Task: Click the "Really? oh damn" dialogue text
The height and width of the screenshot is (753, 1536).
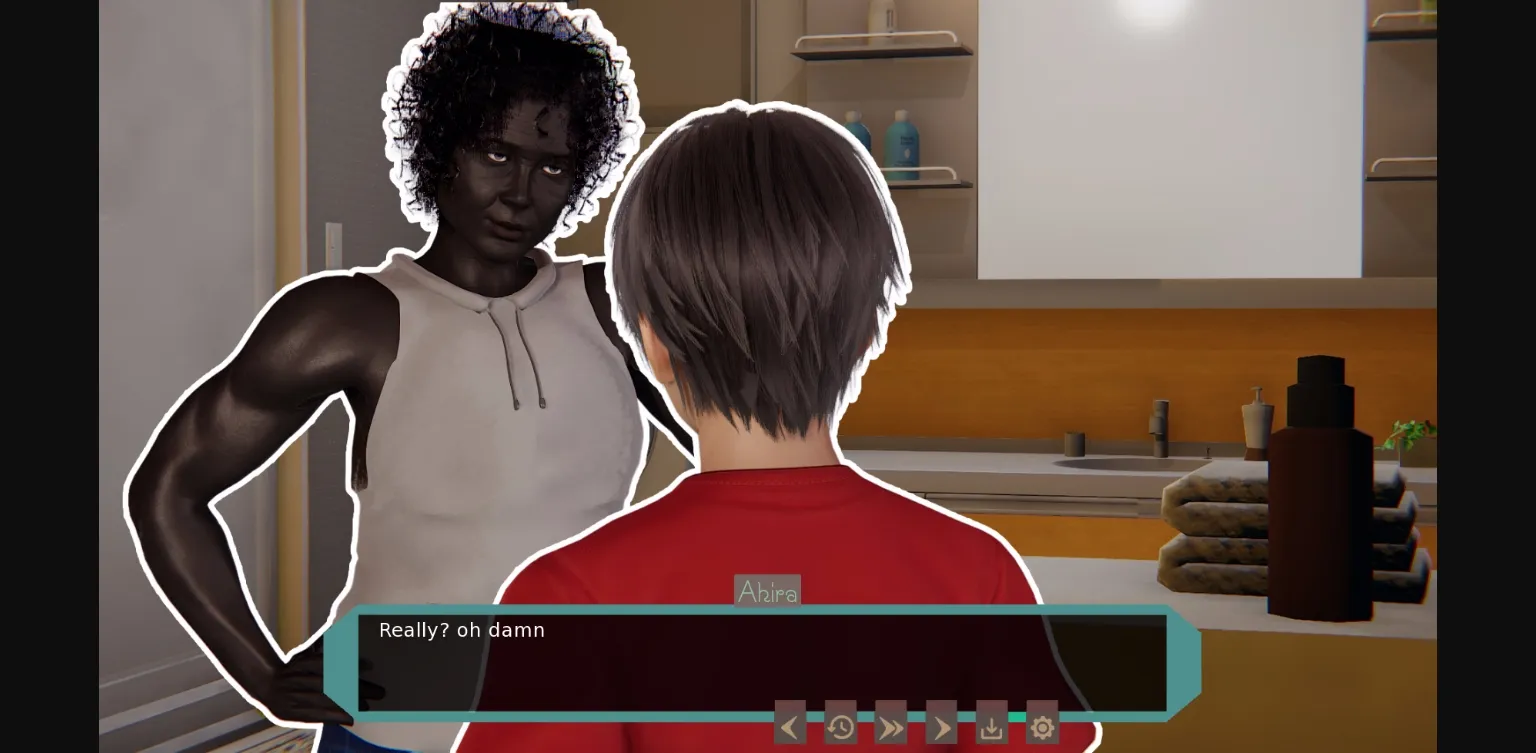Action: pos(461,630)
